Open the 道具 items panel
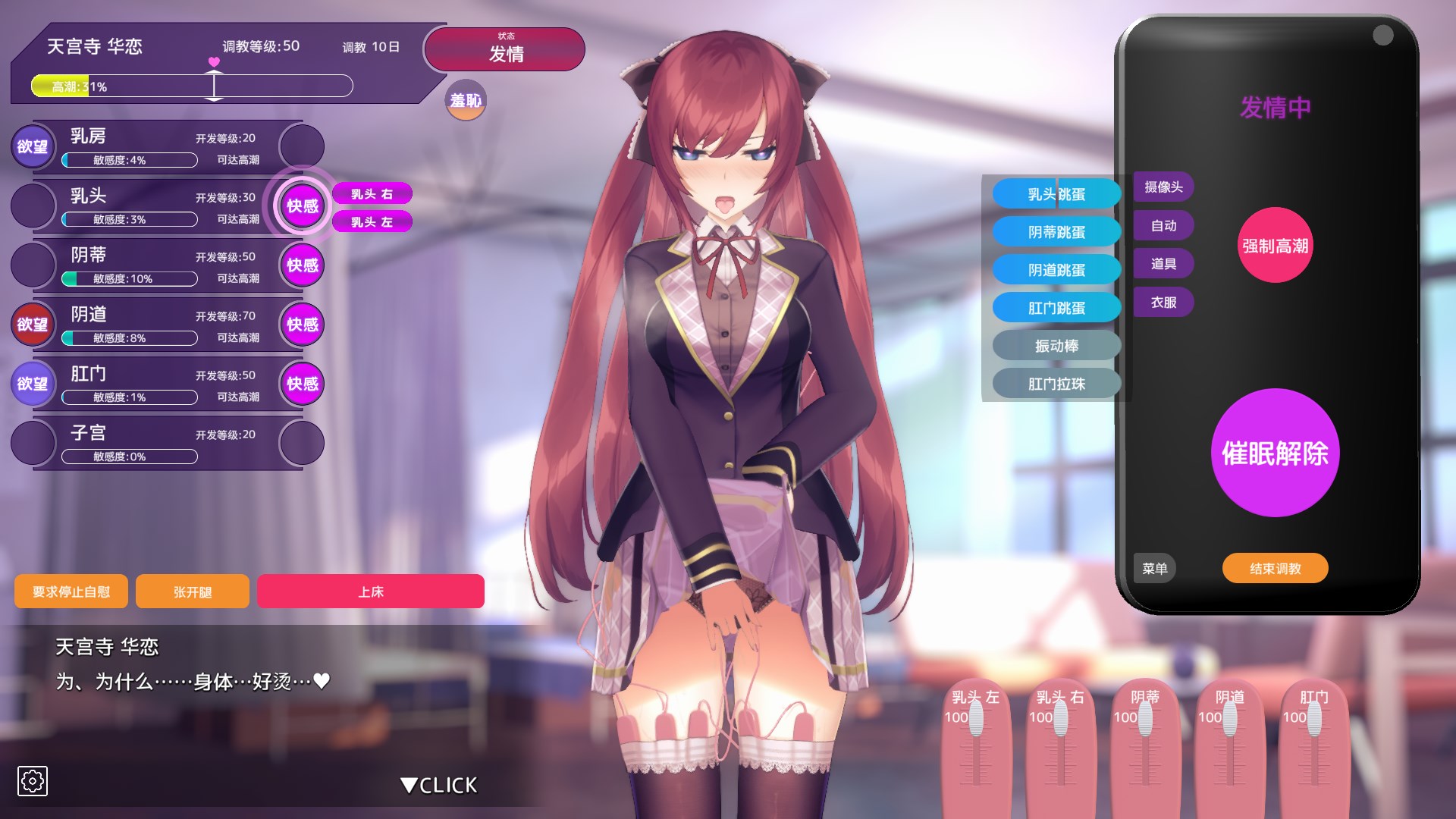 pyautogui.click(x=1163, y=264)
